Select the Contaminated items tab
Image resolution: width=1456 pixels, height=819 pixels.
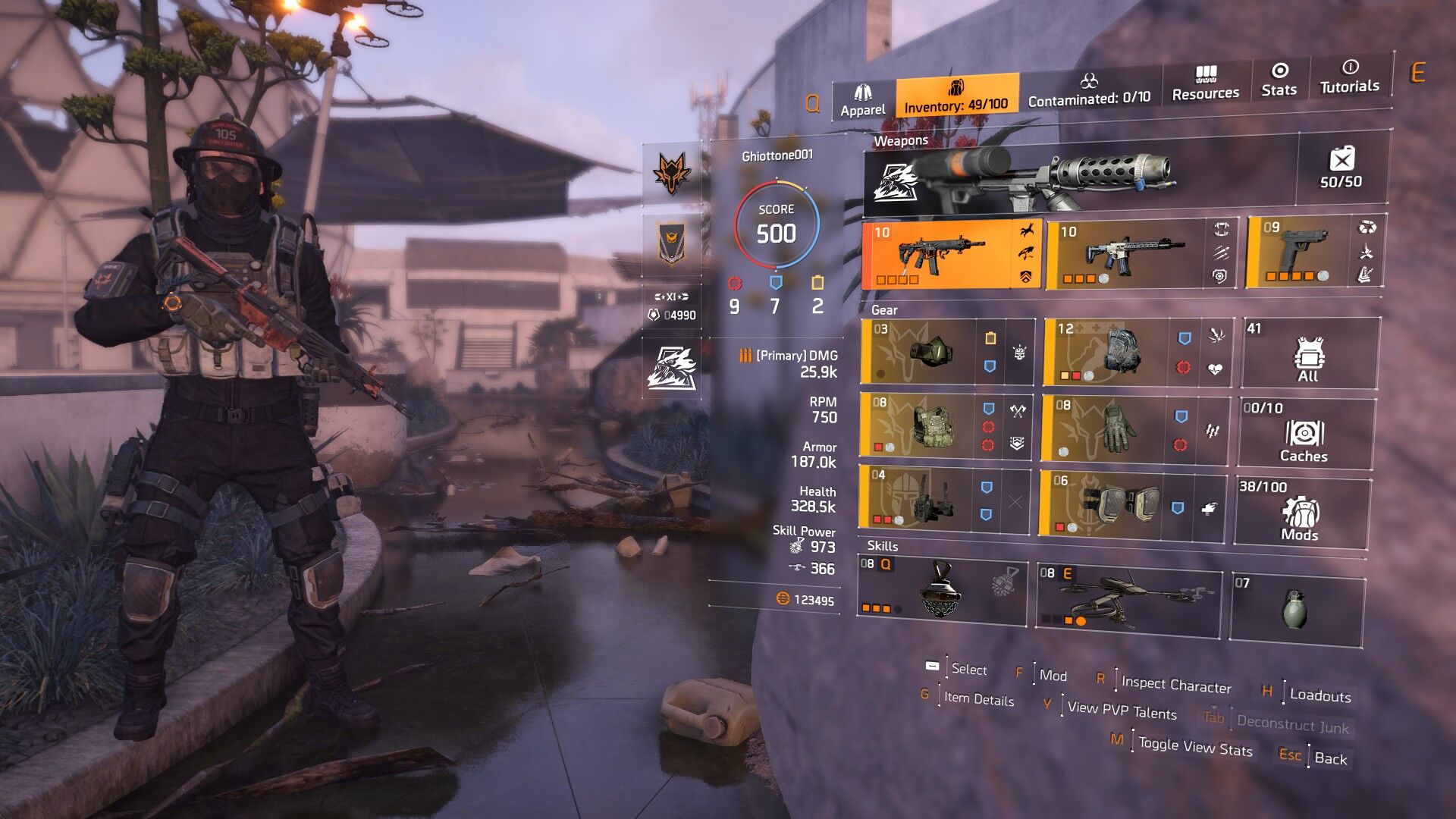(x=1089, y=89)
